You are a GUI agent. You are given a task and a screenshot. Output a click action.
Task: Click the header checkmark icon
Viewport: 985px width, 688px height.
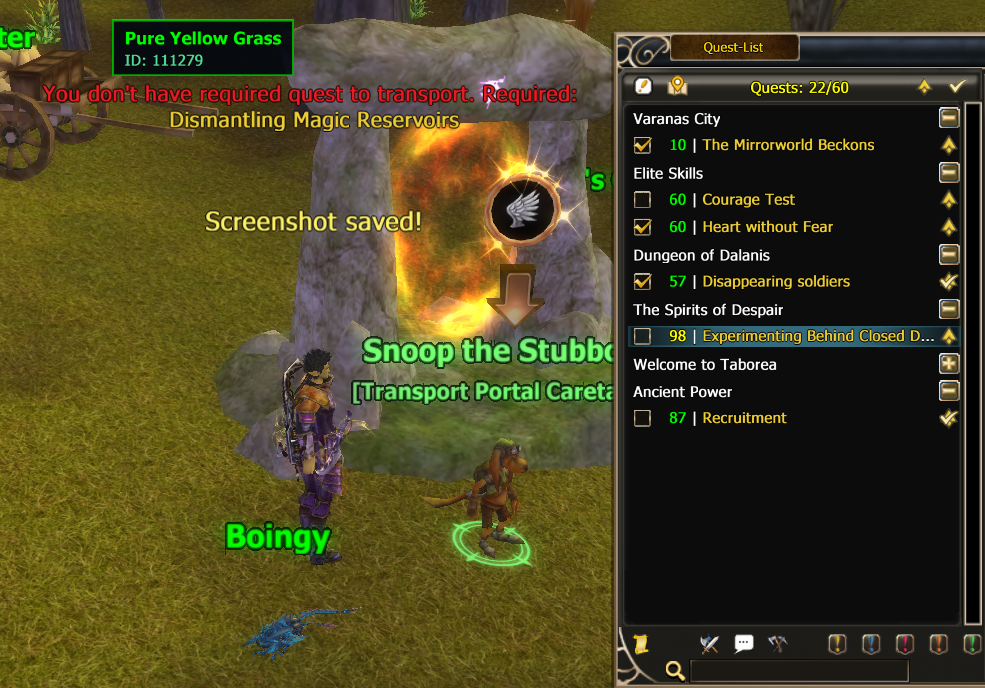957,87
